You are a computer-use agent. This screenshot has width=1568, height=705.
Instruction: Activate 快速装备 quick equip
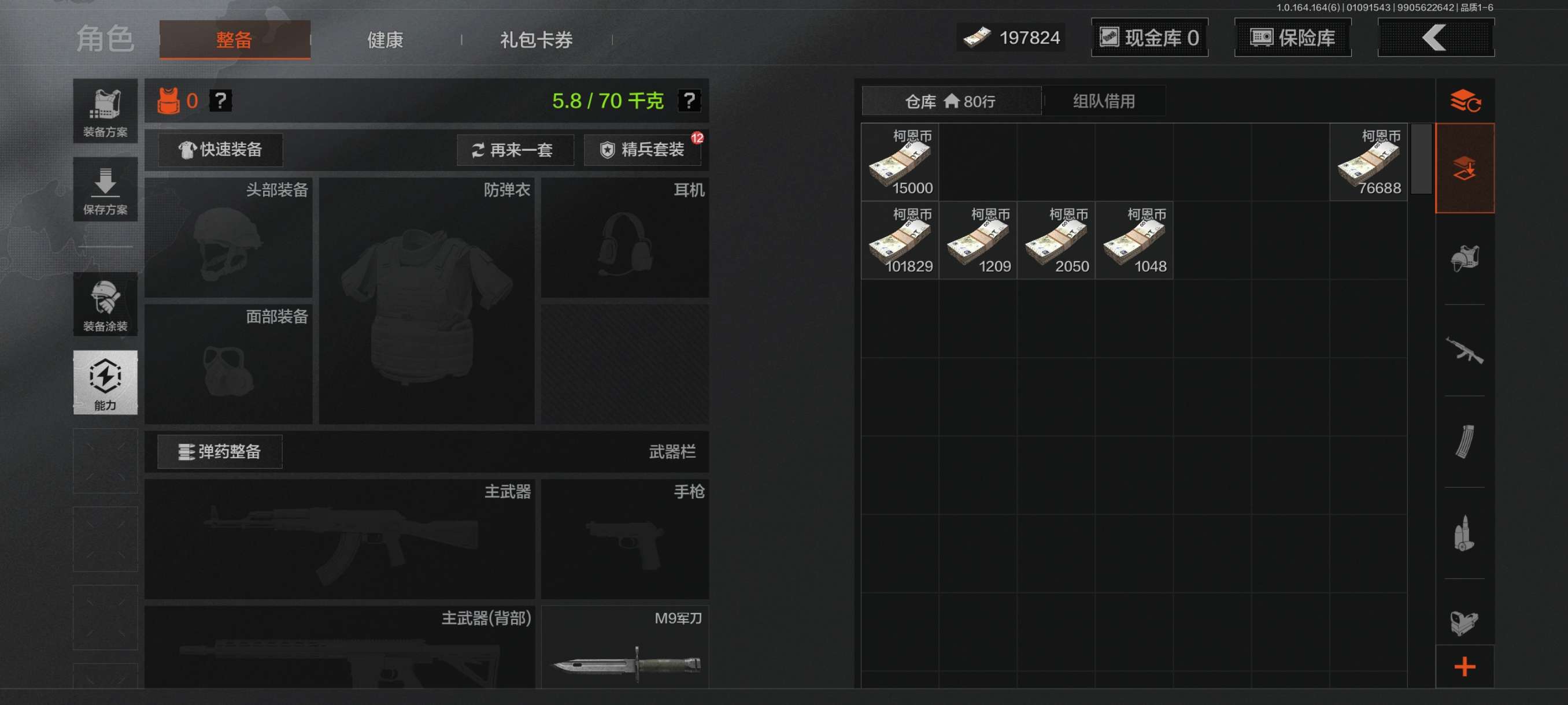pyautogui.click(x=220, y=150)
